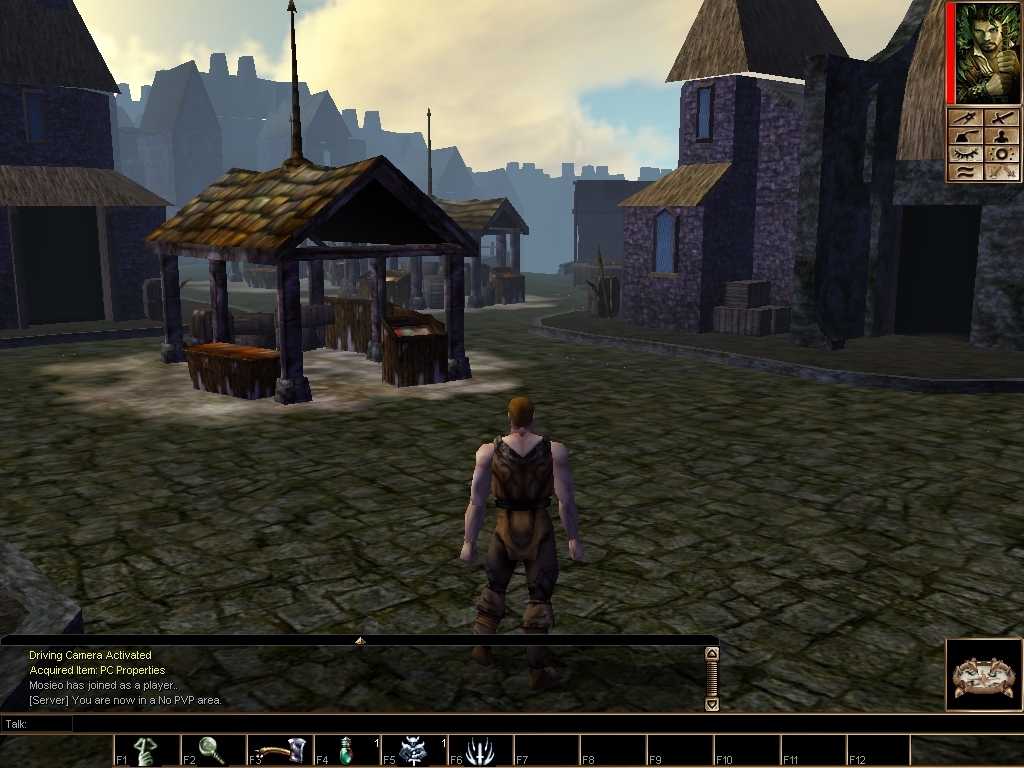
Task: Click the chat window resize arrow
Action: click(x=360, y=640)
